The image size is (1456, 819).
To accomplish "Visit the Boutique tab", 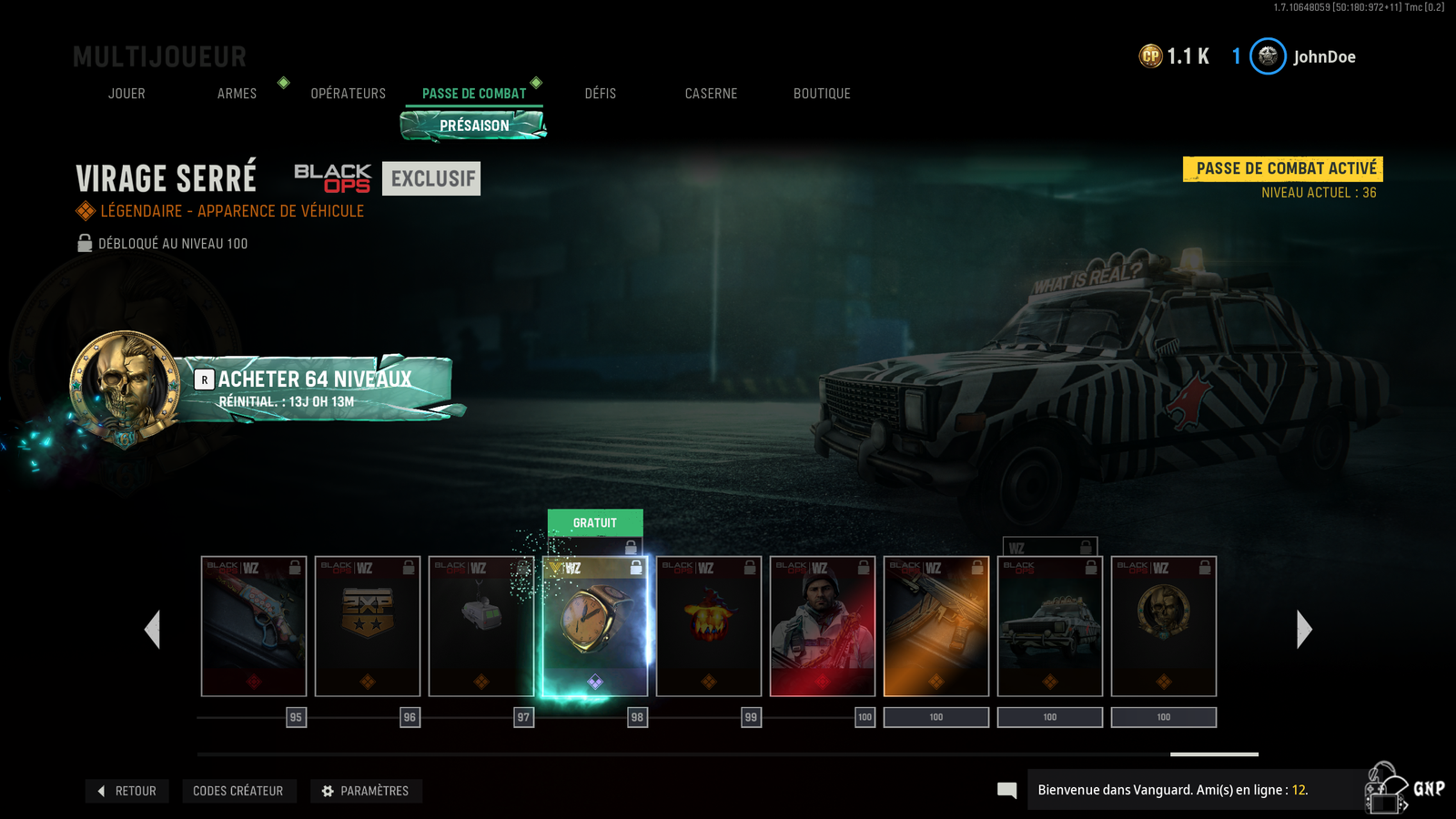I will 822,94.
